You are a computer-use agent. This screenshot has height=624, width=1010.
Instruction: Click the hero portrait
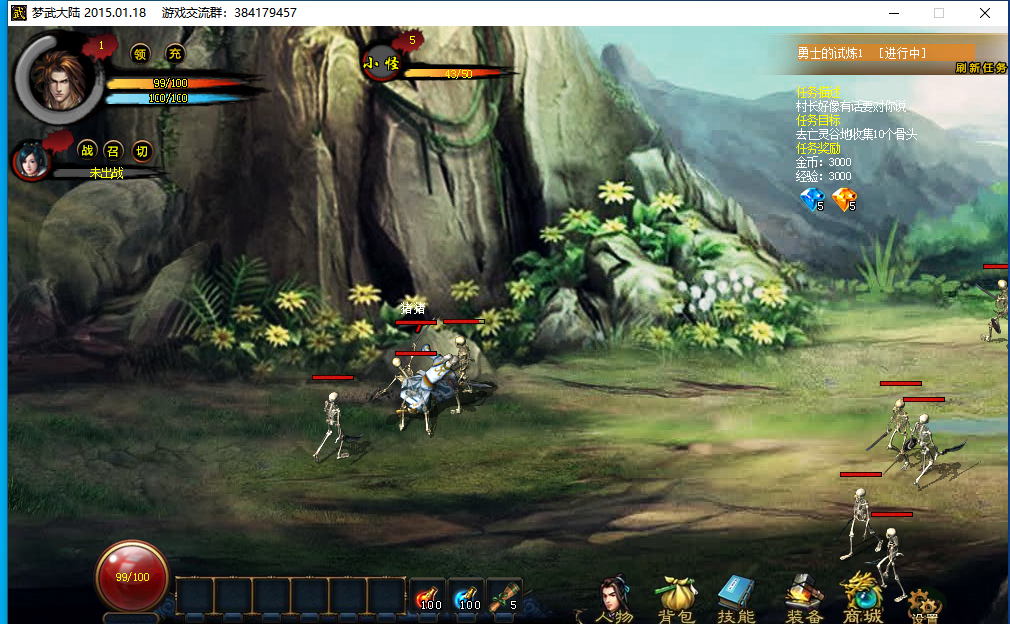pos(59,76)
